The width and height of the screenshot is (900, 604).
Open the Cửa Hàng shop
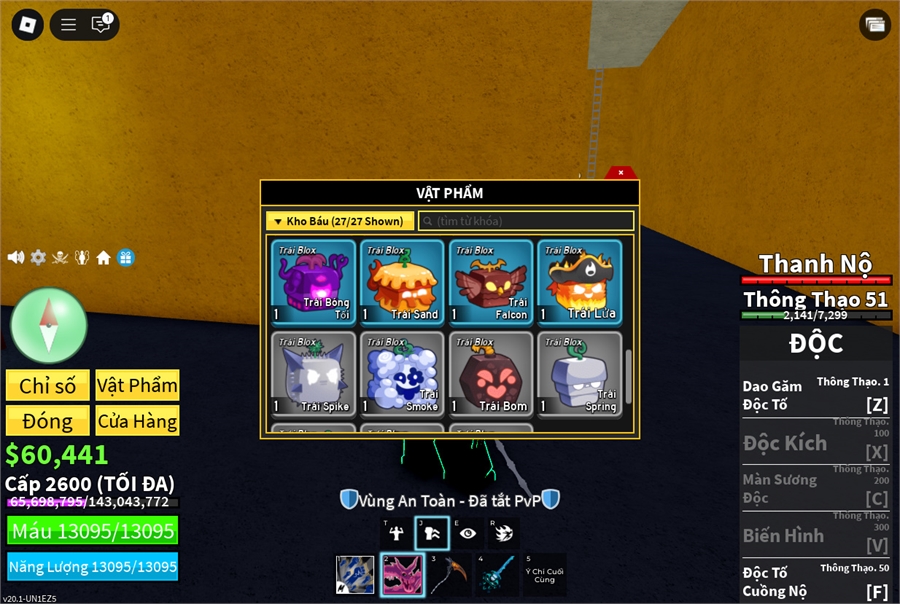click(x=137, y=421)
